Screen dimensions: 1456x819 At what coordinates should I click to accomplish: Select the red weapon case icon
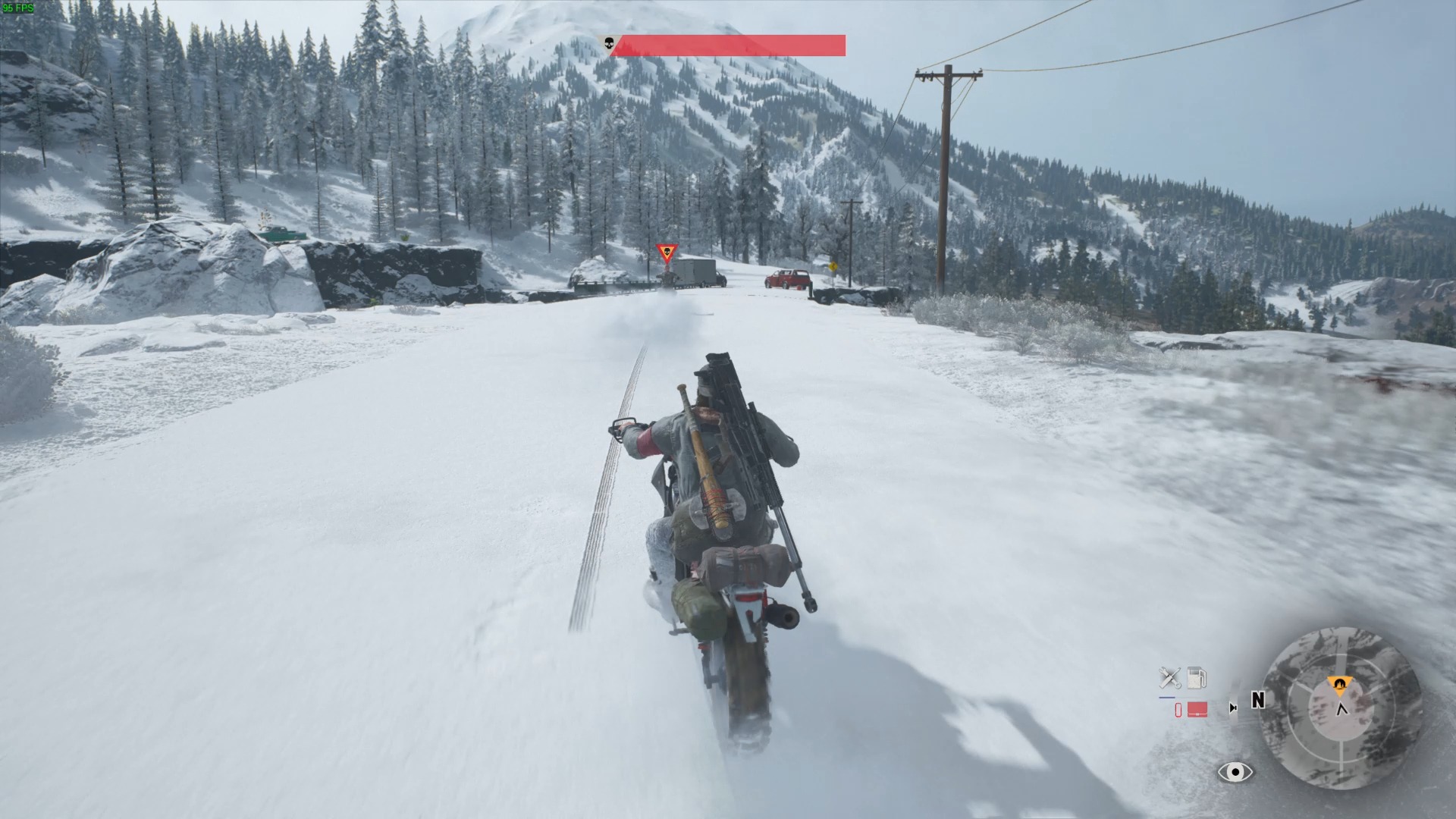pyautogui.click(x=1197, y=710)
